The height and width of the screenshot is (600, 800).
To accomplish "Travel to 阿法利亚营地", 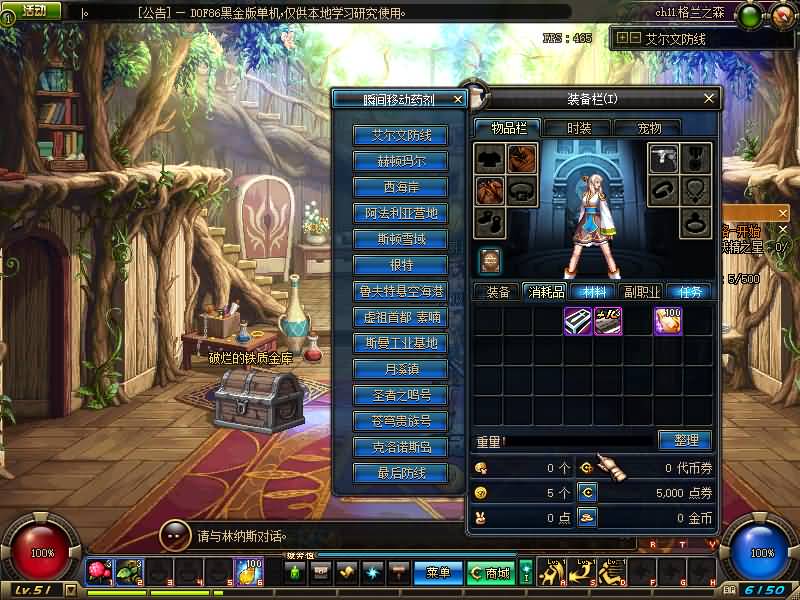I will pos(401,213).
